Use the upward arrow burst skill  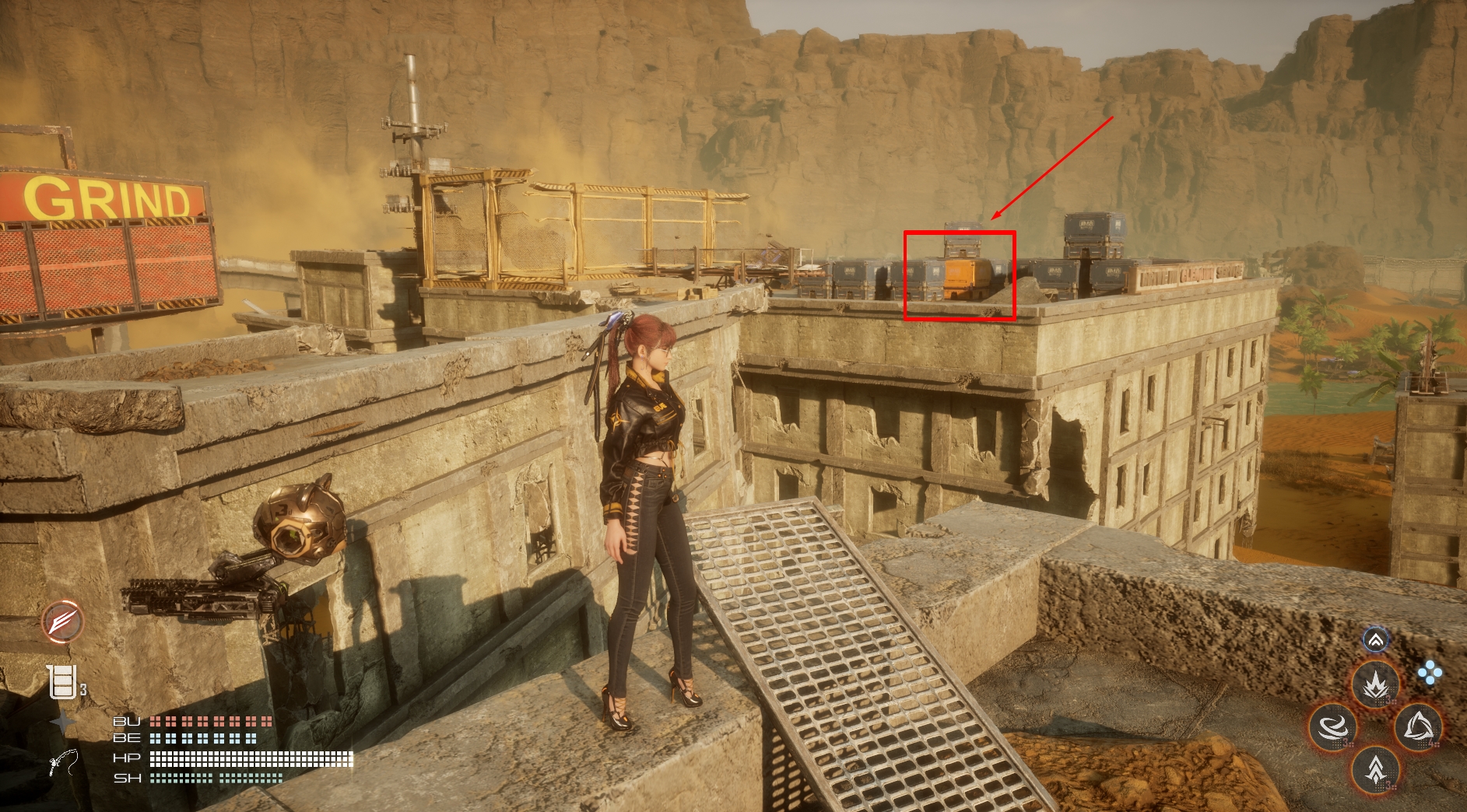coord(1376,770)
